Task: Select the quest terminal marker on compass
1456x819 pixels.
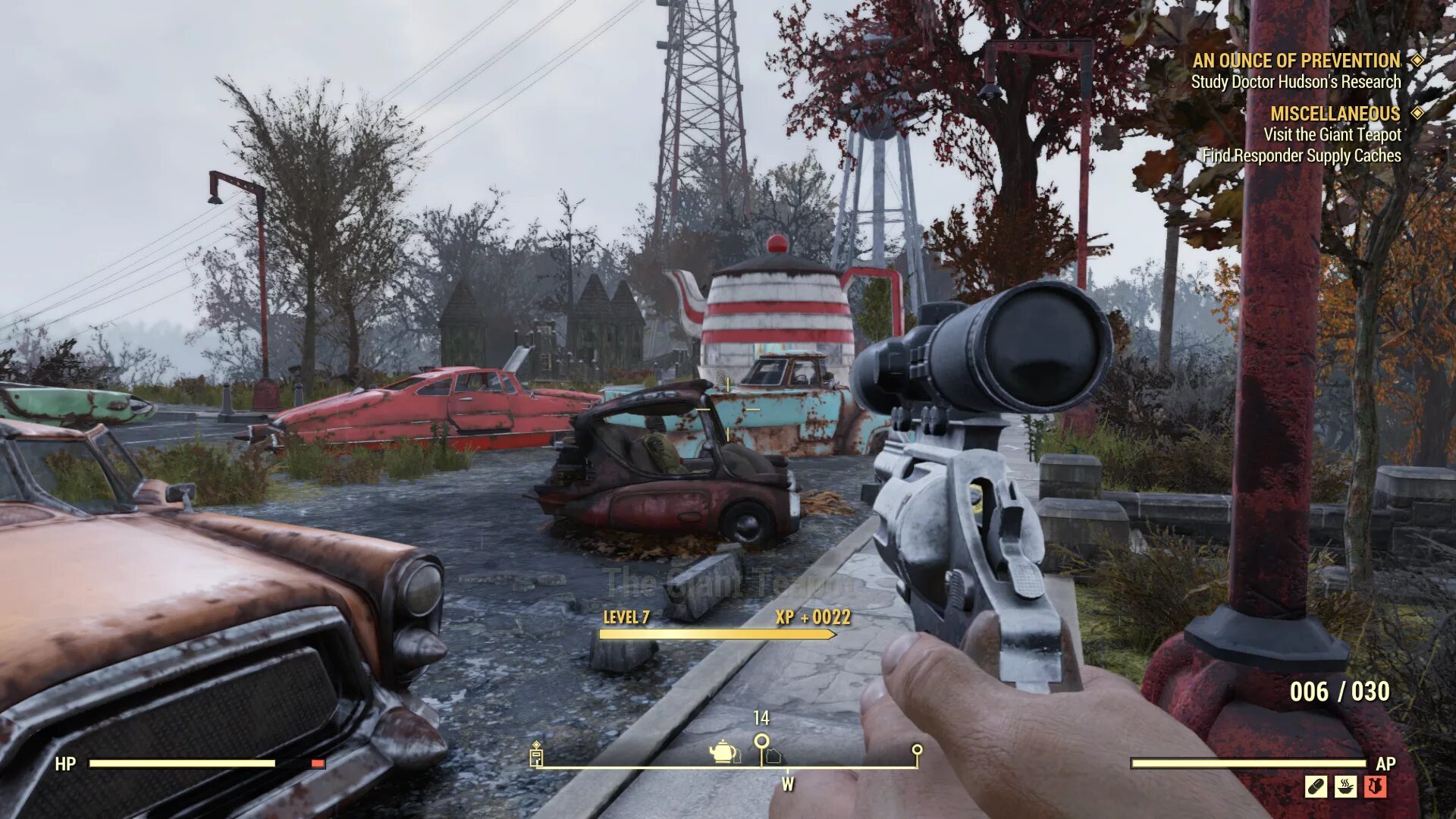Action: tap(536, 755)
